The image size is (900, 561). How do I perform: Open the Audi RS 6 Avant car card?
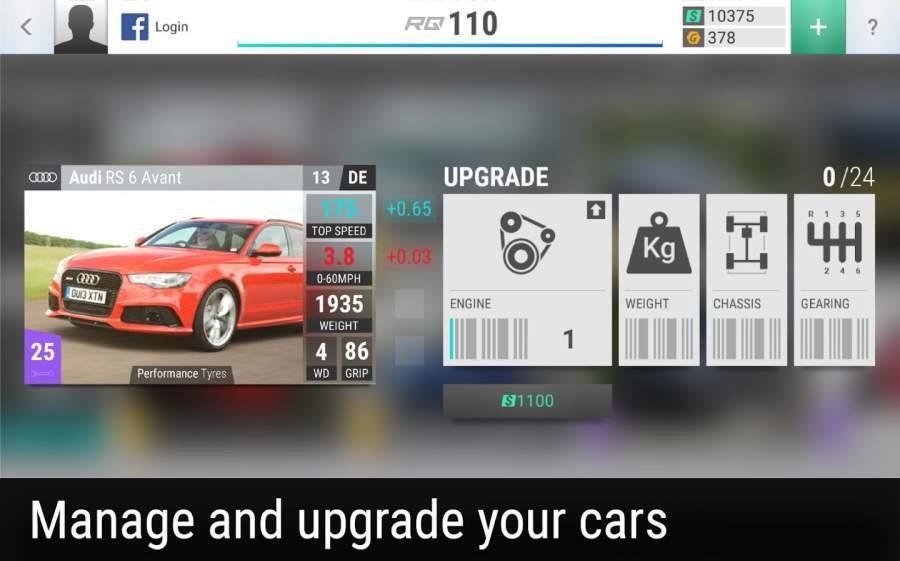tap(200, 275)
